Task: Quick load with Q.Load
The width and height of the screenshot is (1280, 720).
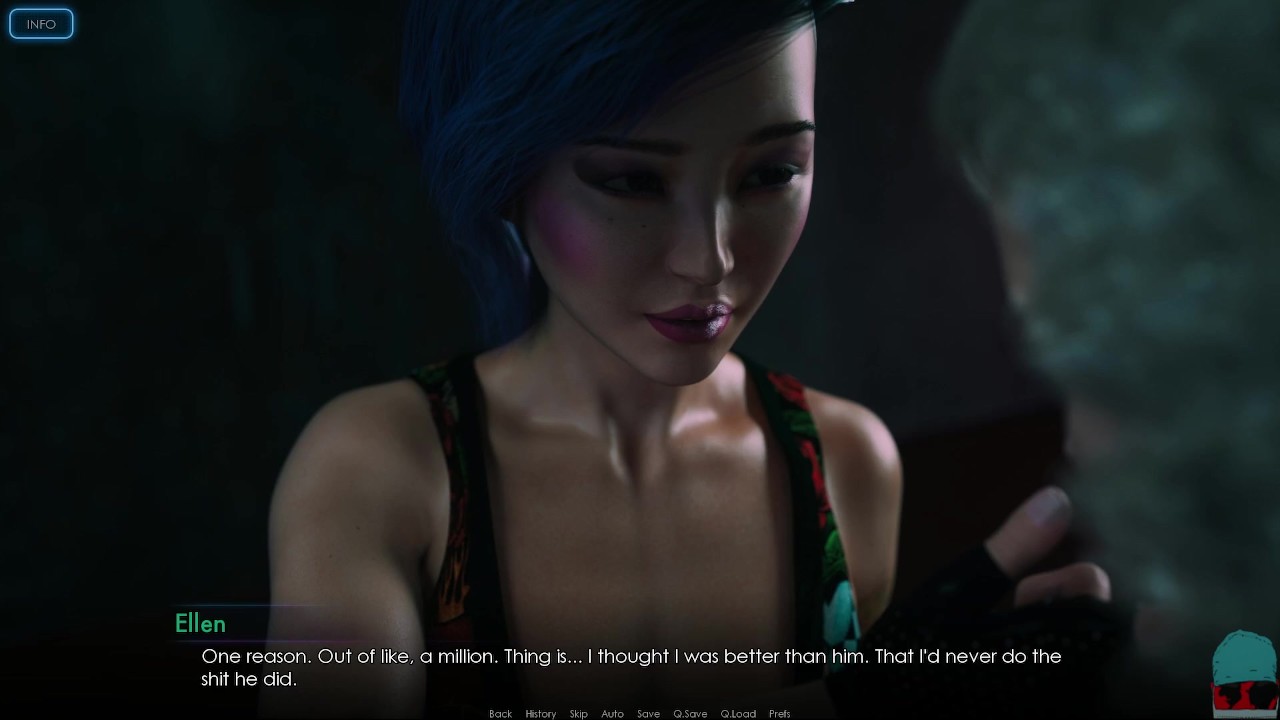Action: click(x=738, y=714)
